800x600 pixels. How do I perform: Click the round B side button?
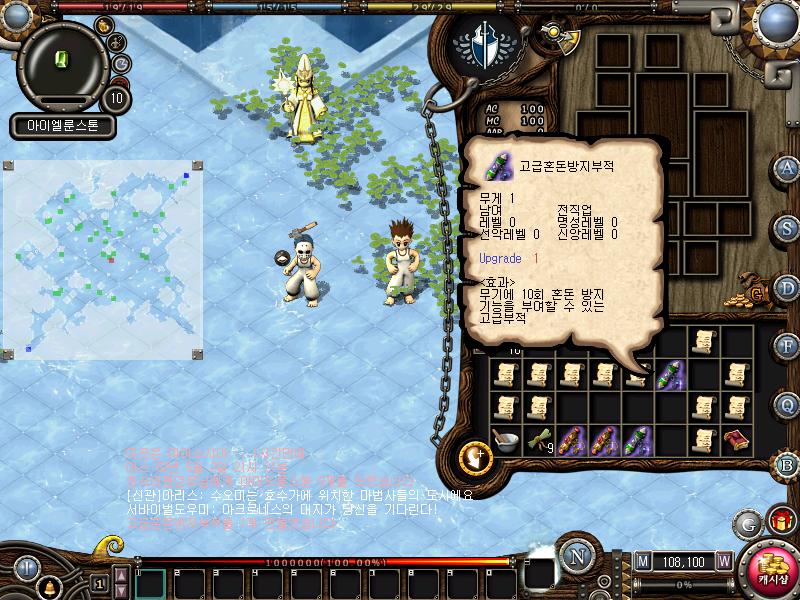(787, 463)
